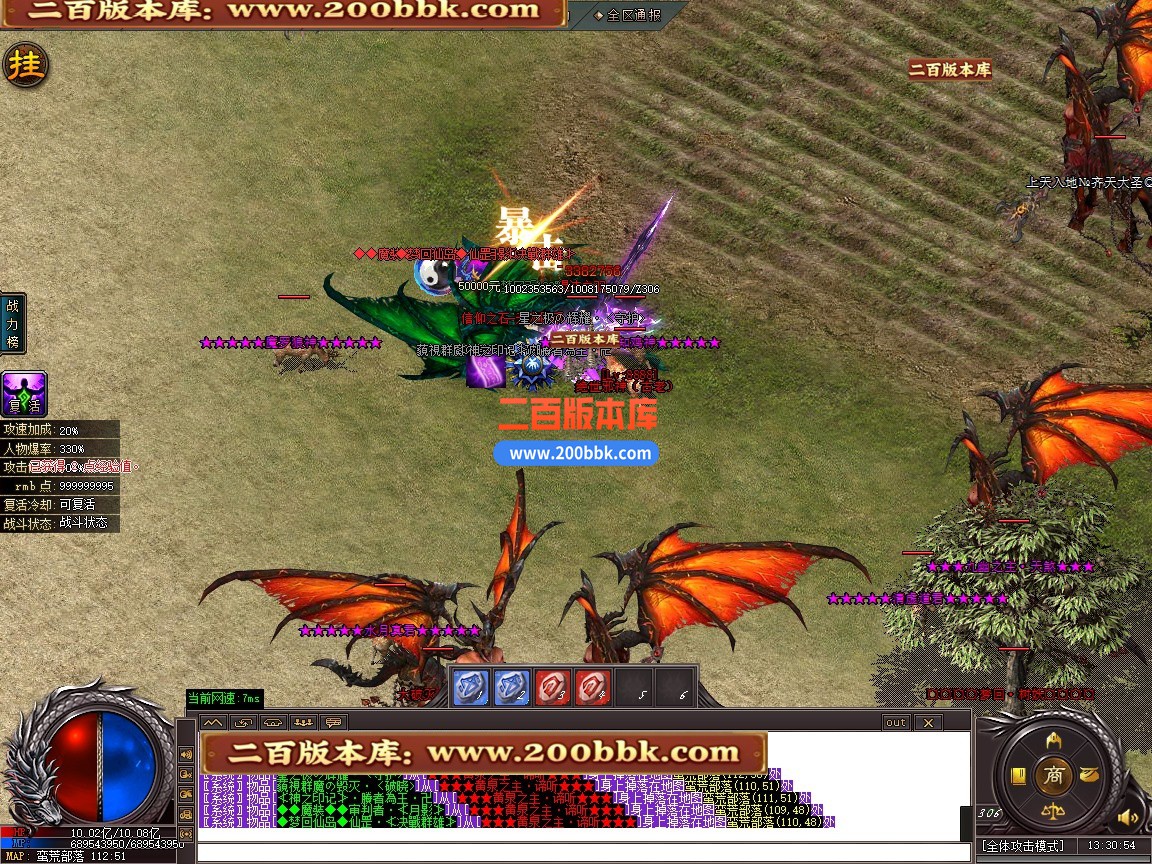1152x864 pixels.
Task: Open the 战力榜 power ranking tab
Action: tap(13, 323)
